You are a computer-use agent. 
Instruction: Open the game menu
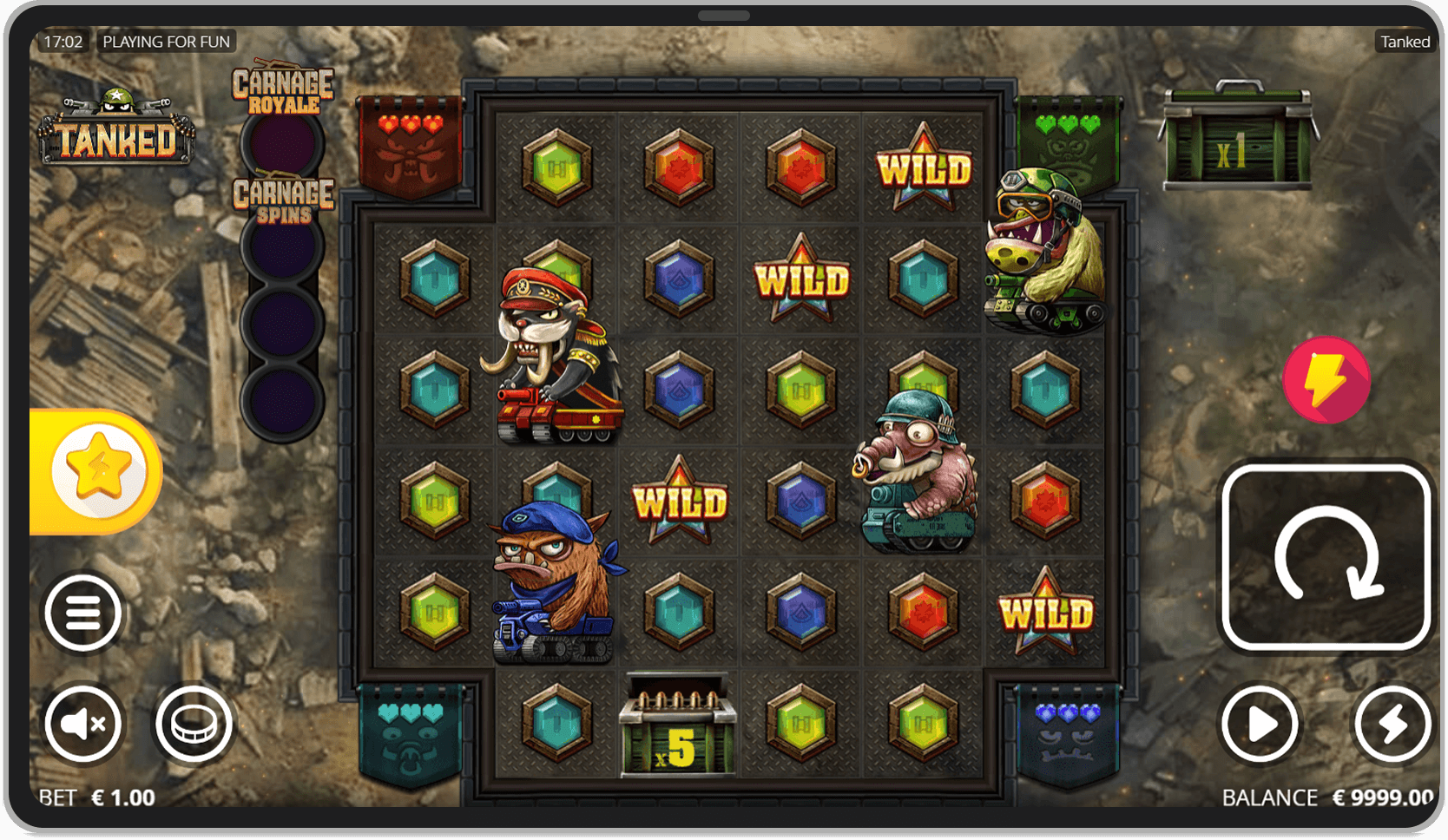coord(83,612)
